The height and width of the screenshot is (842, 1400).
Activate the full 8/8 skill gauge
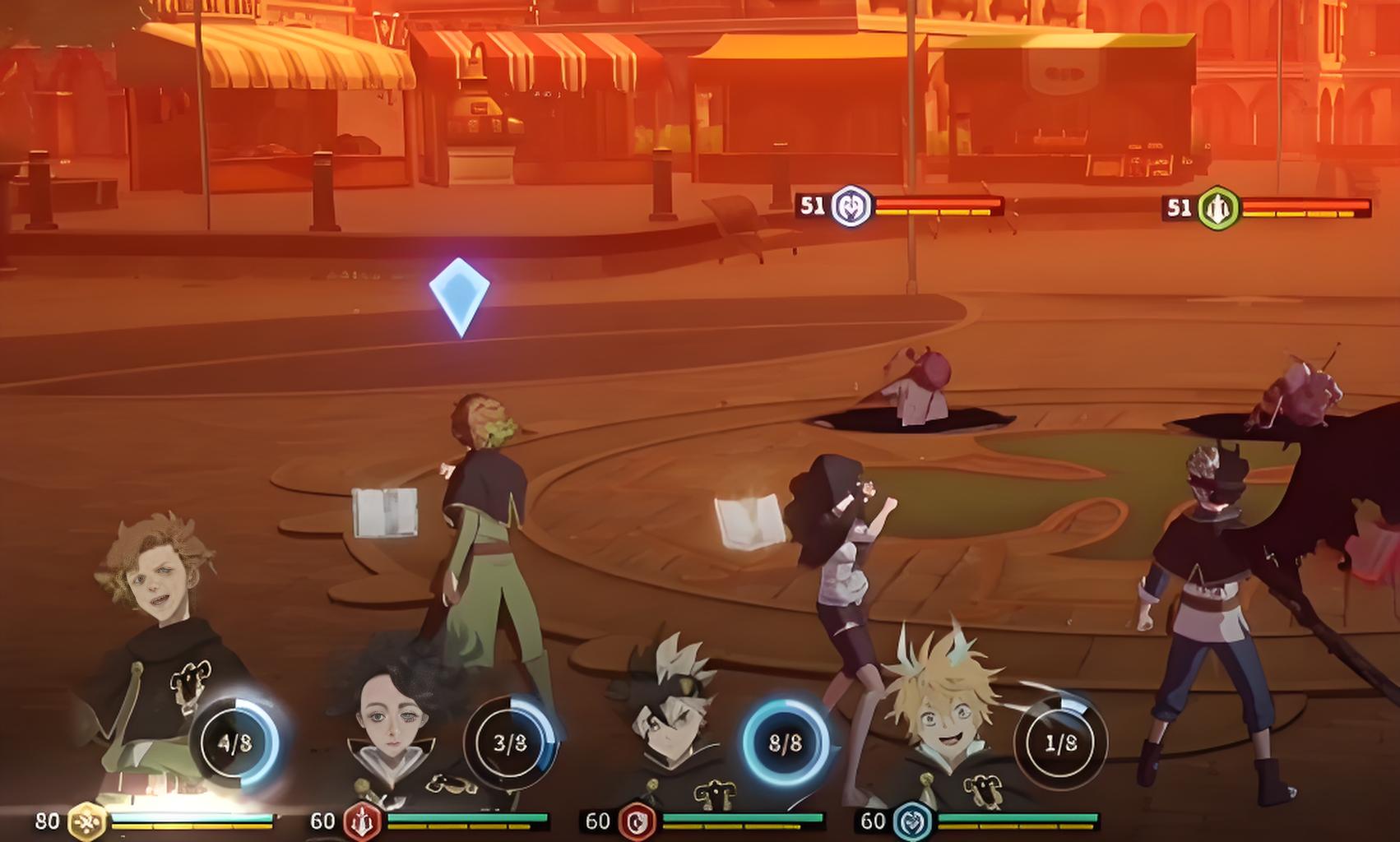[785, 743]
